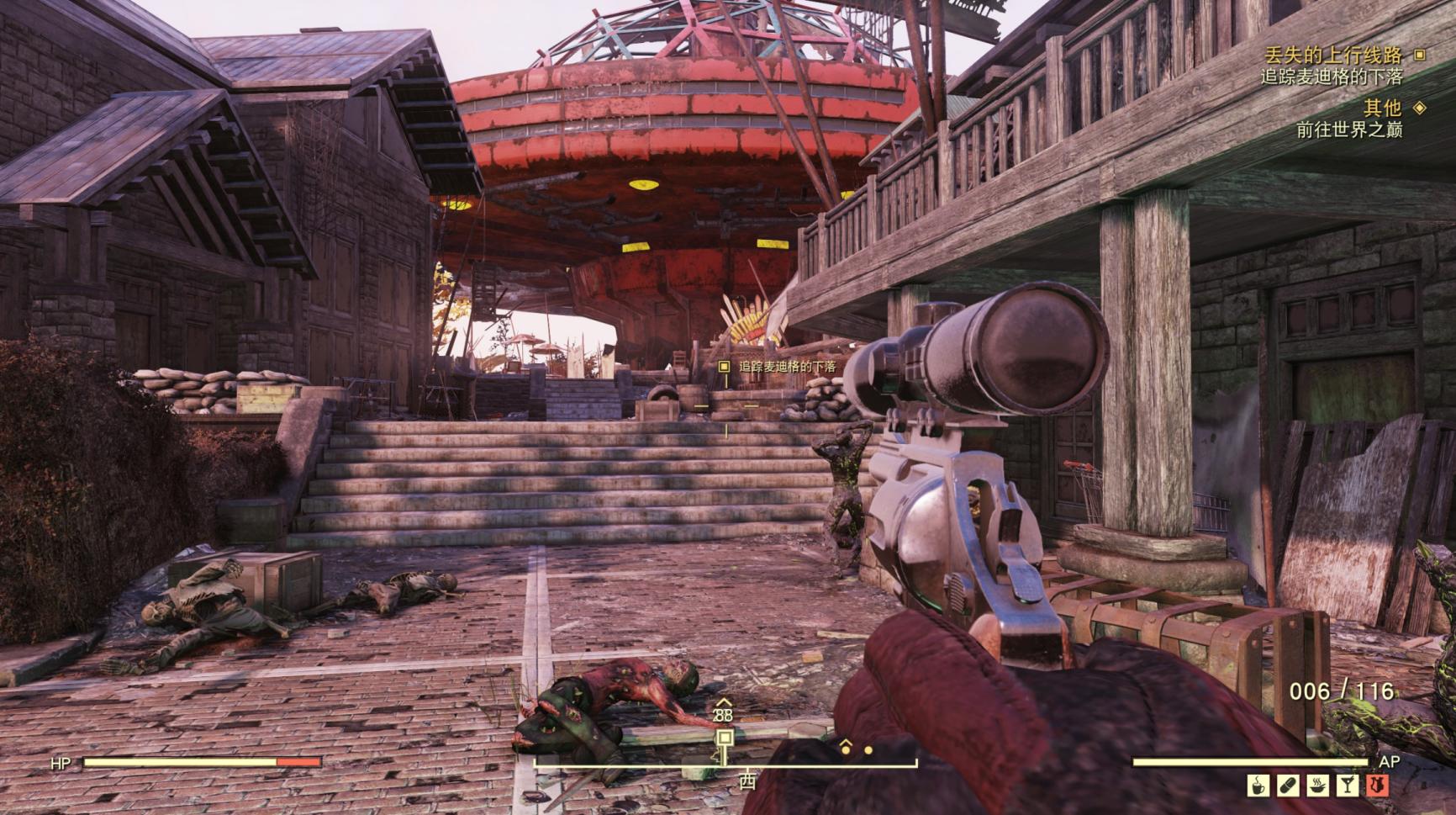Click the quest marker on the compass bar

tap(724, 738)
